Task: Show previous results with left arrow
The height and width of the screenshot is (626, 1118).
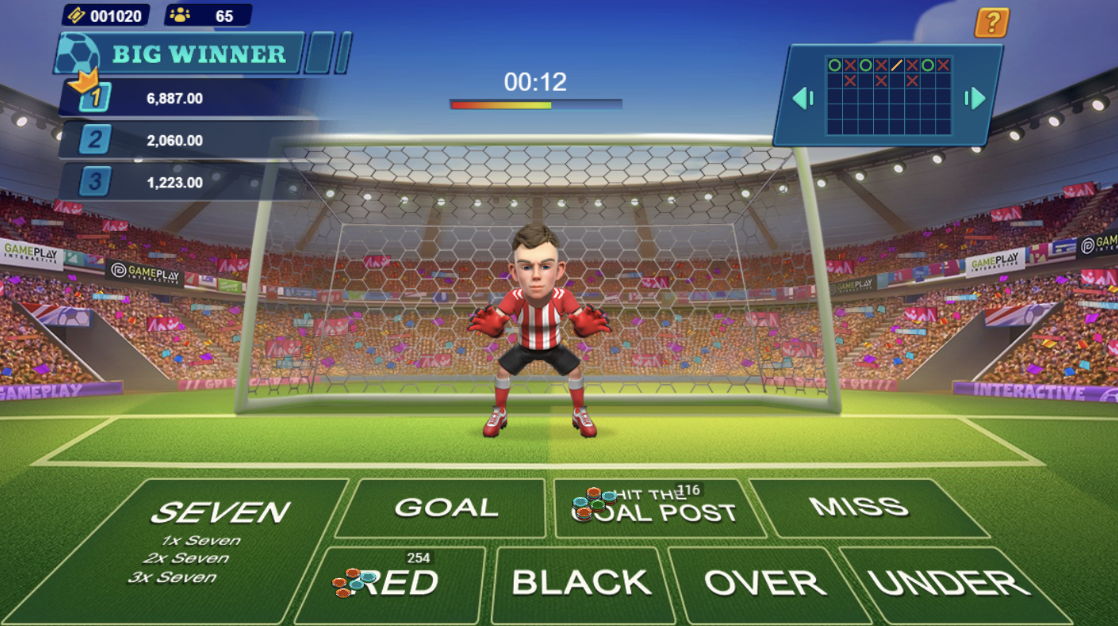Action: [803, 98]
